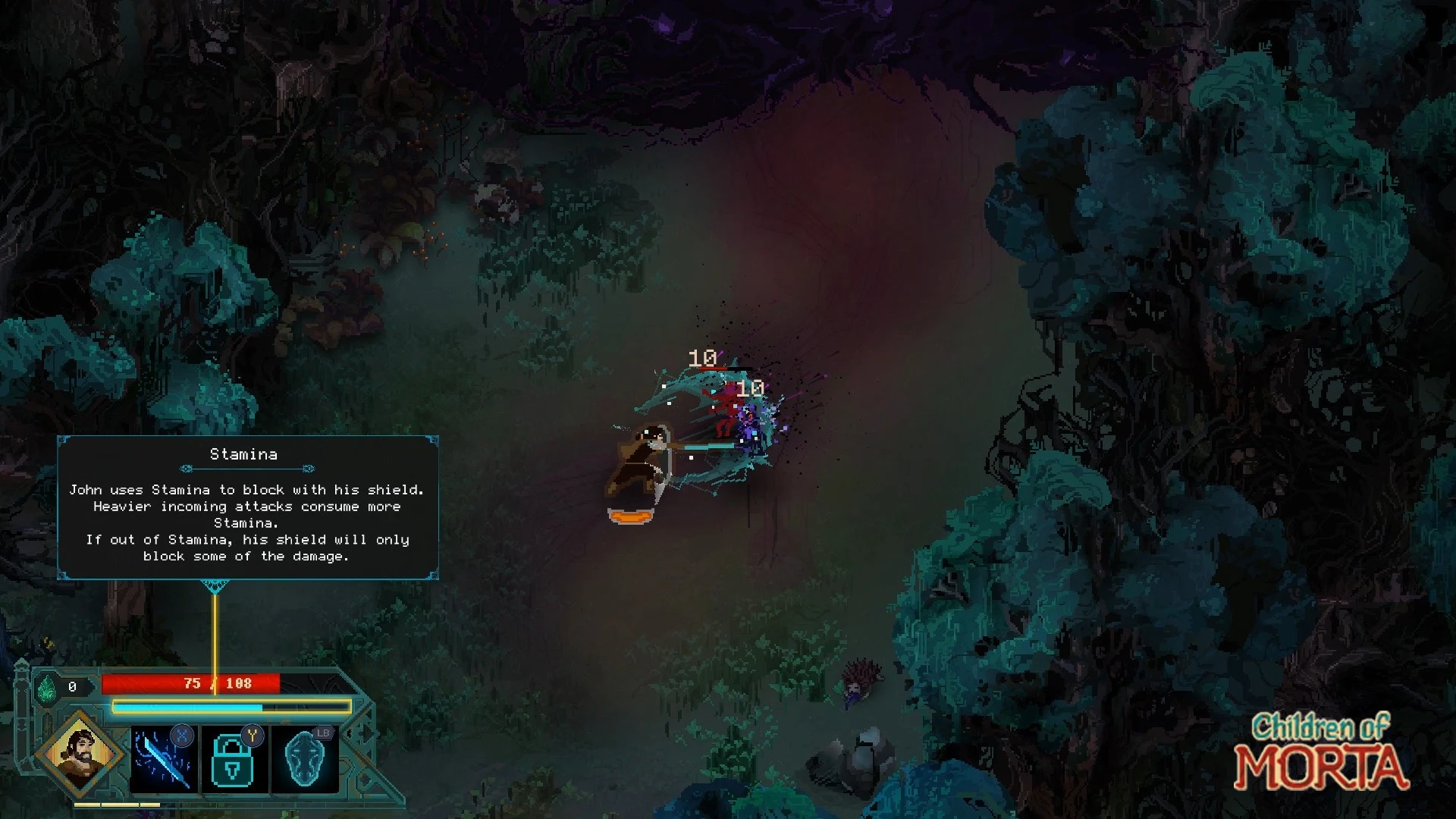This screenshot has height=819, width=1456.
Task: Use the glowing shield ability icon
Action: coord(305,760)
